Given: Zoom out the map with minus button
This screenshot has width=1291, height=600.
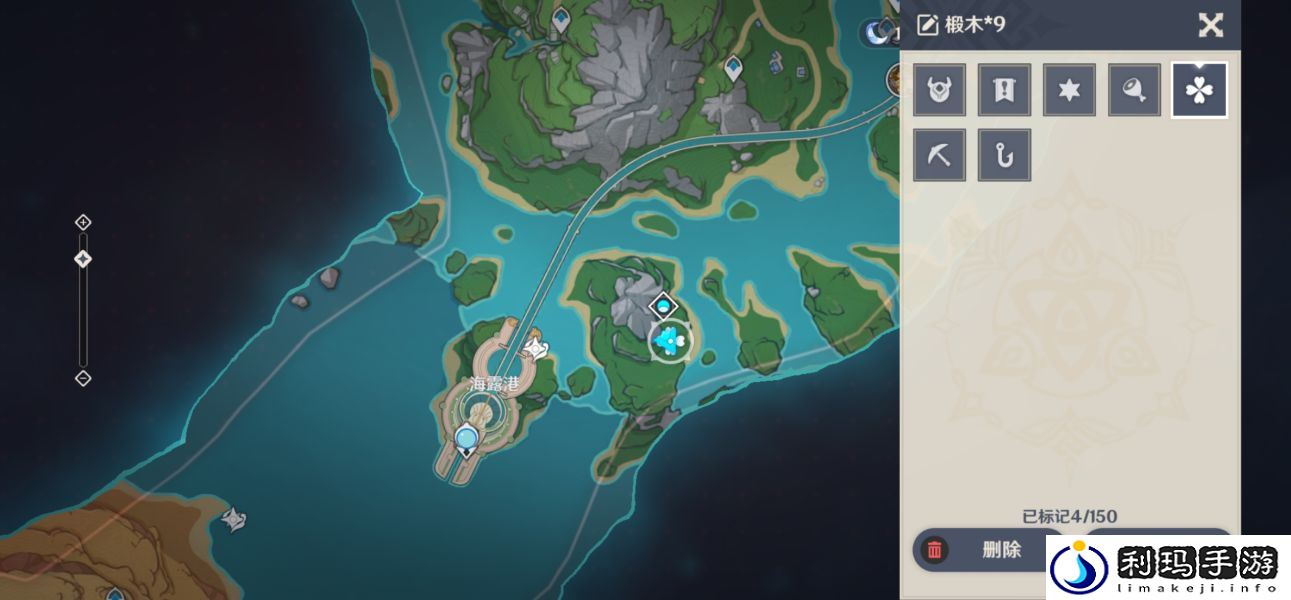Looking at the screenshot, I should click(x=83, y=378).
